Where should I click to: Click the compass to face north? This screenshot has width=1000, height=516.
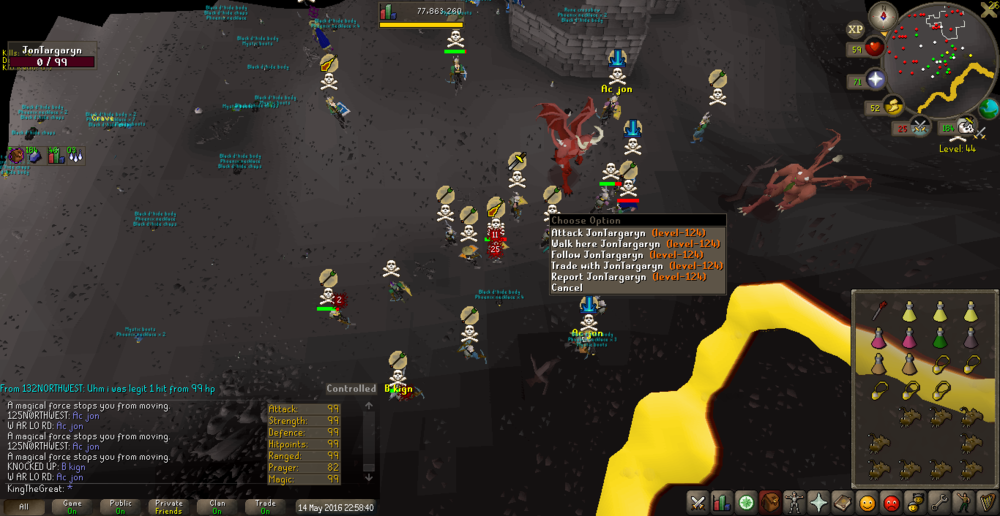(883, 15)
